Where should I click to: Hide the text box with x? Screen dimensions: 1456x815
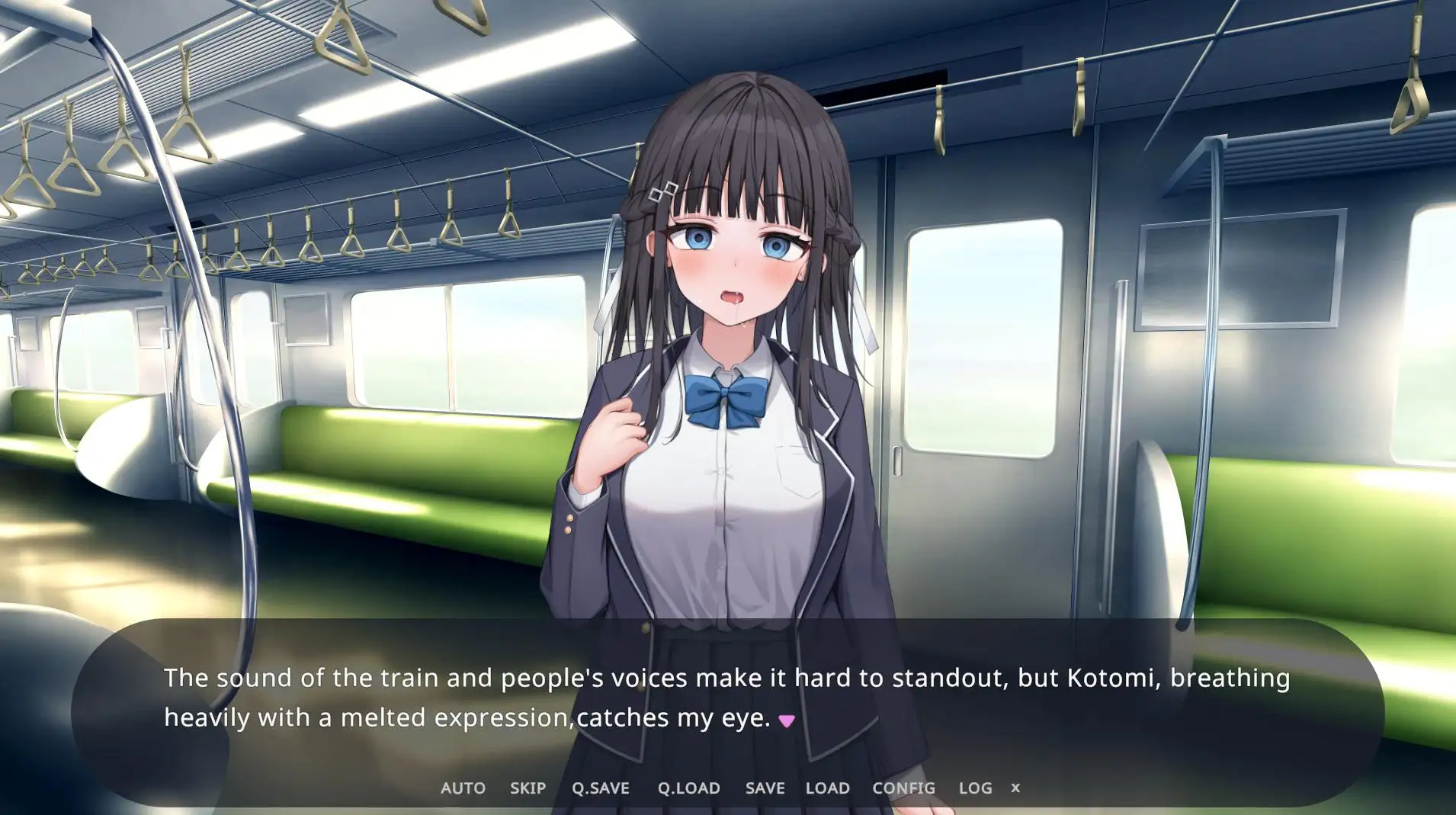pos(1015,788)
